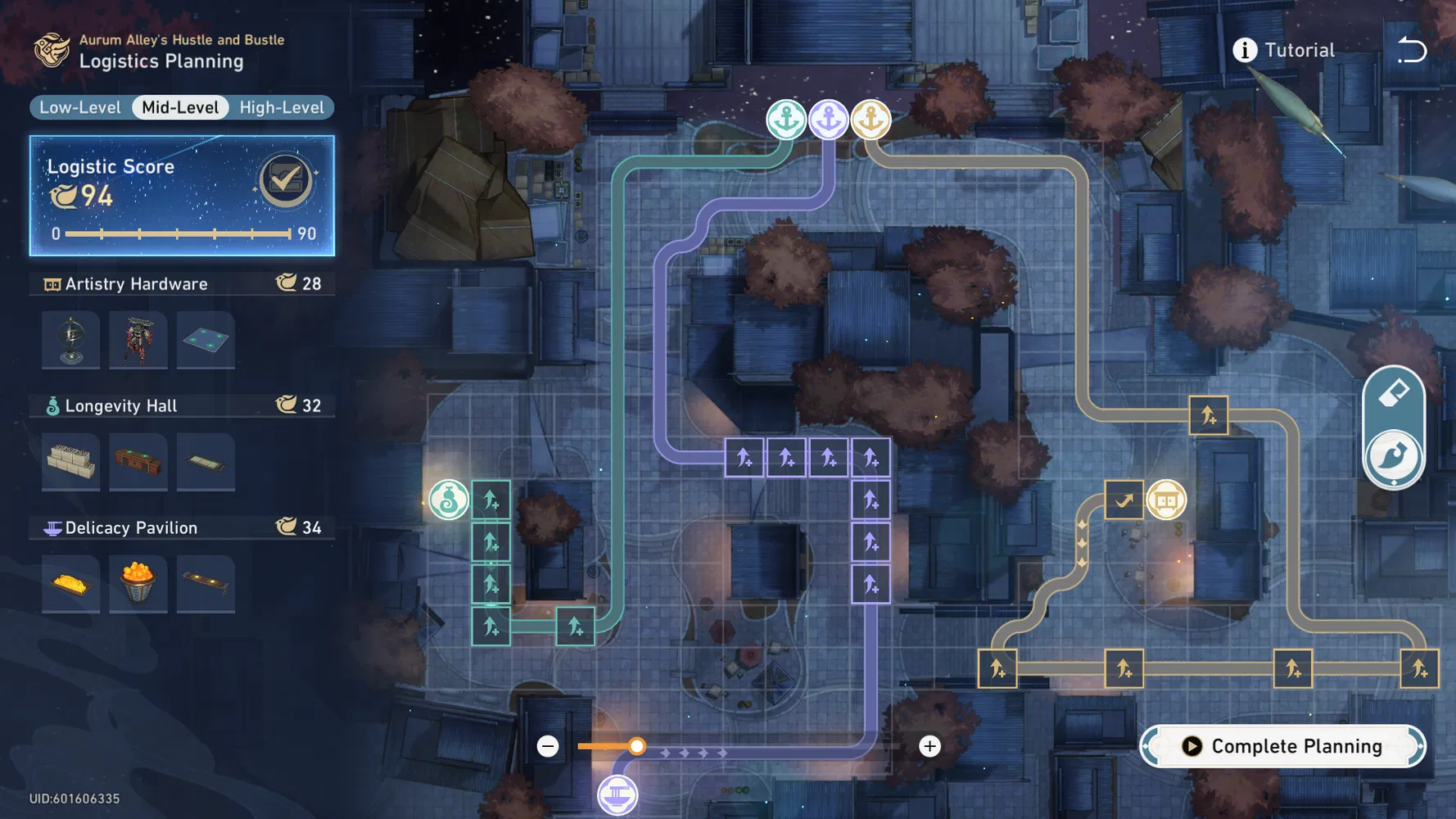Click the return arrow button
This screenshot has width=1456, height=819.
click(x=1412, y=50)
